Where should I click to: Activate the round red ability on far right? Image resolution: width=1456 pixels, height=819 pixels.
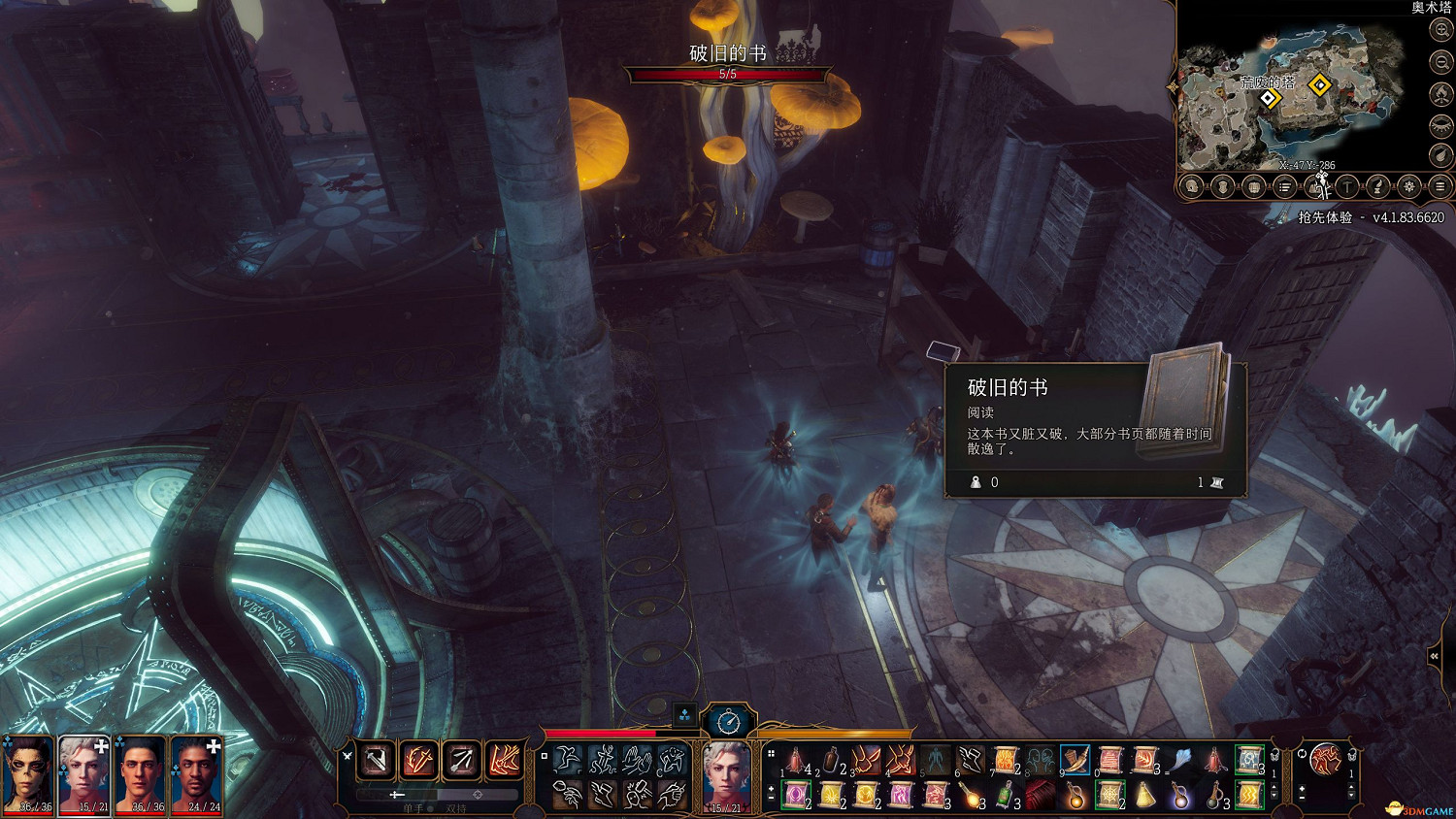click(1325, 759)
